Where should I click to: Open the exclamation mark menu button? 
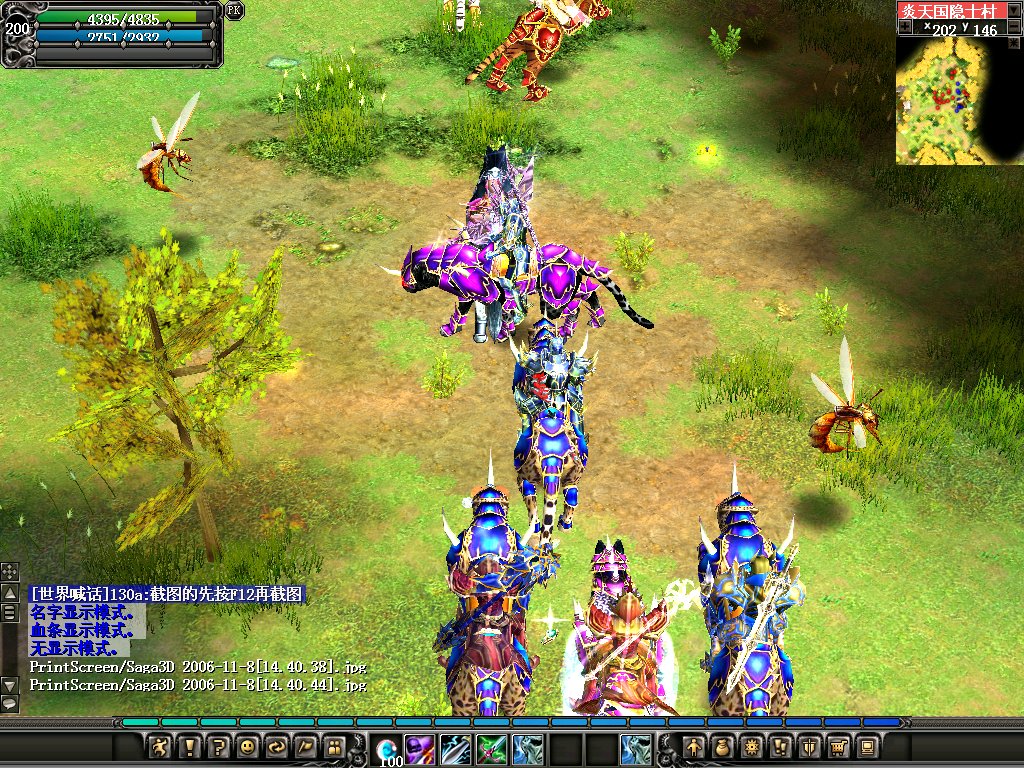190,747
